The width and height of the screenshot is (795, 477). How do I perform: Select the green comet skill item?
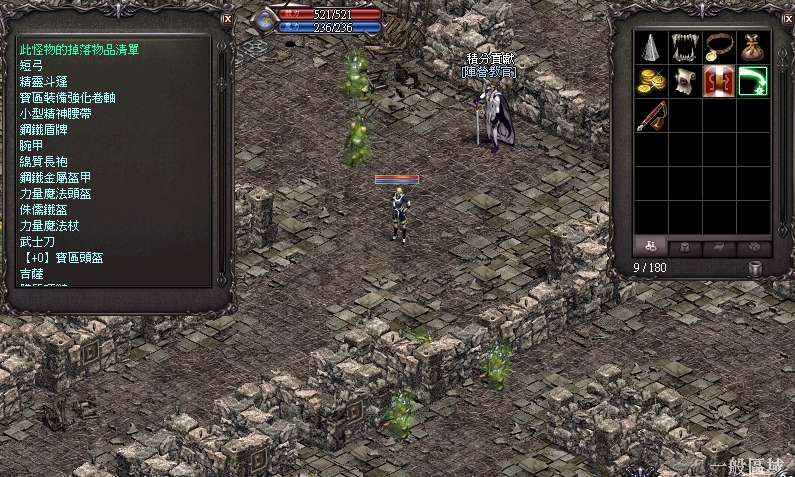coord(754,81)
